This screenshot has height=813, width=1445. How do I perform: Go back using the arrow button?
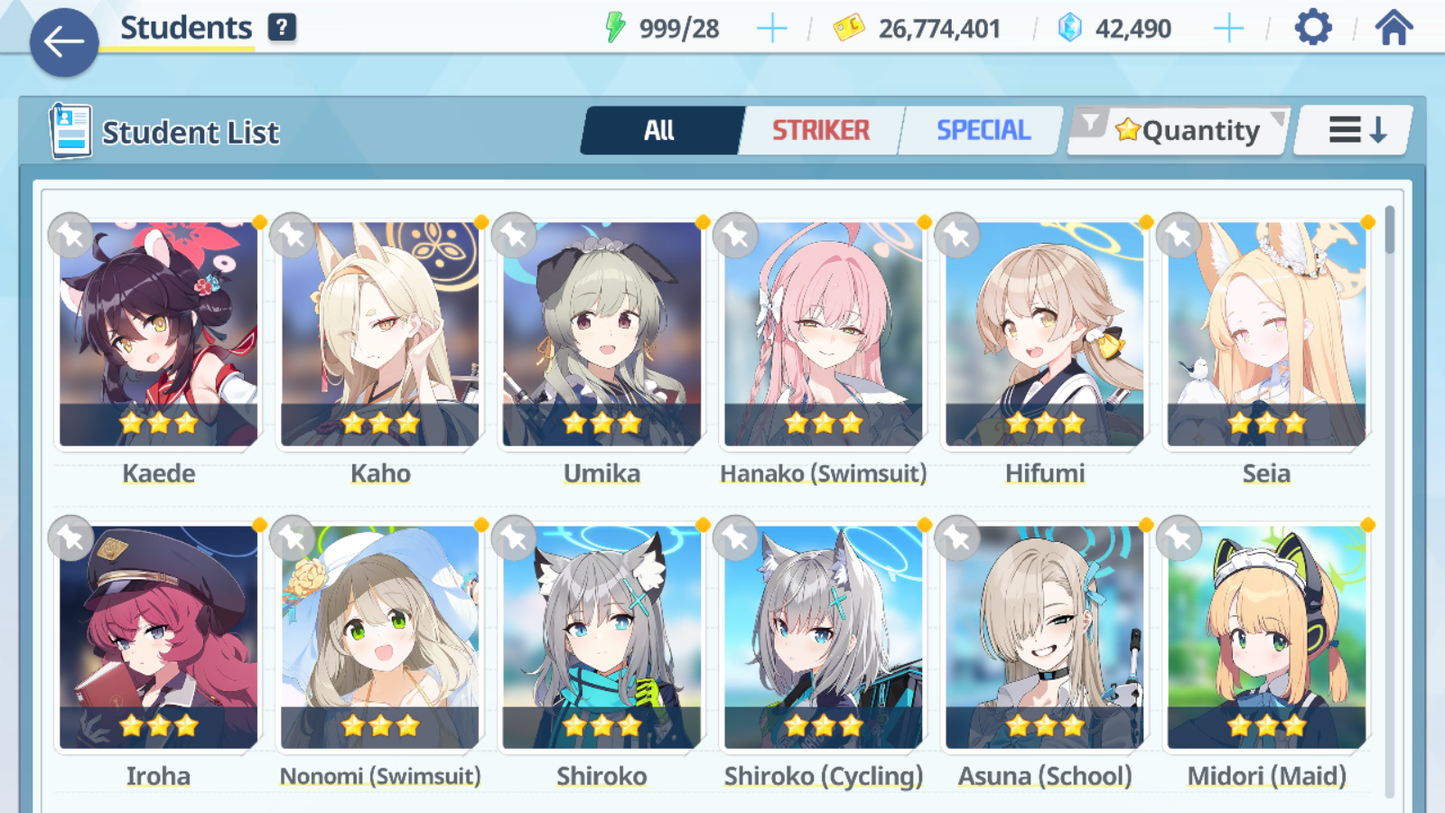64,42
